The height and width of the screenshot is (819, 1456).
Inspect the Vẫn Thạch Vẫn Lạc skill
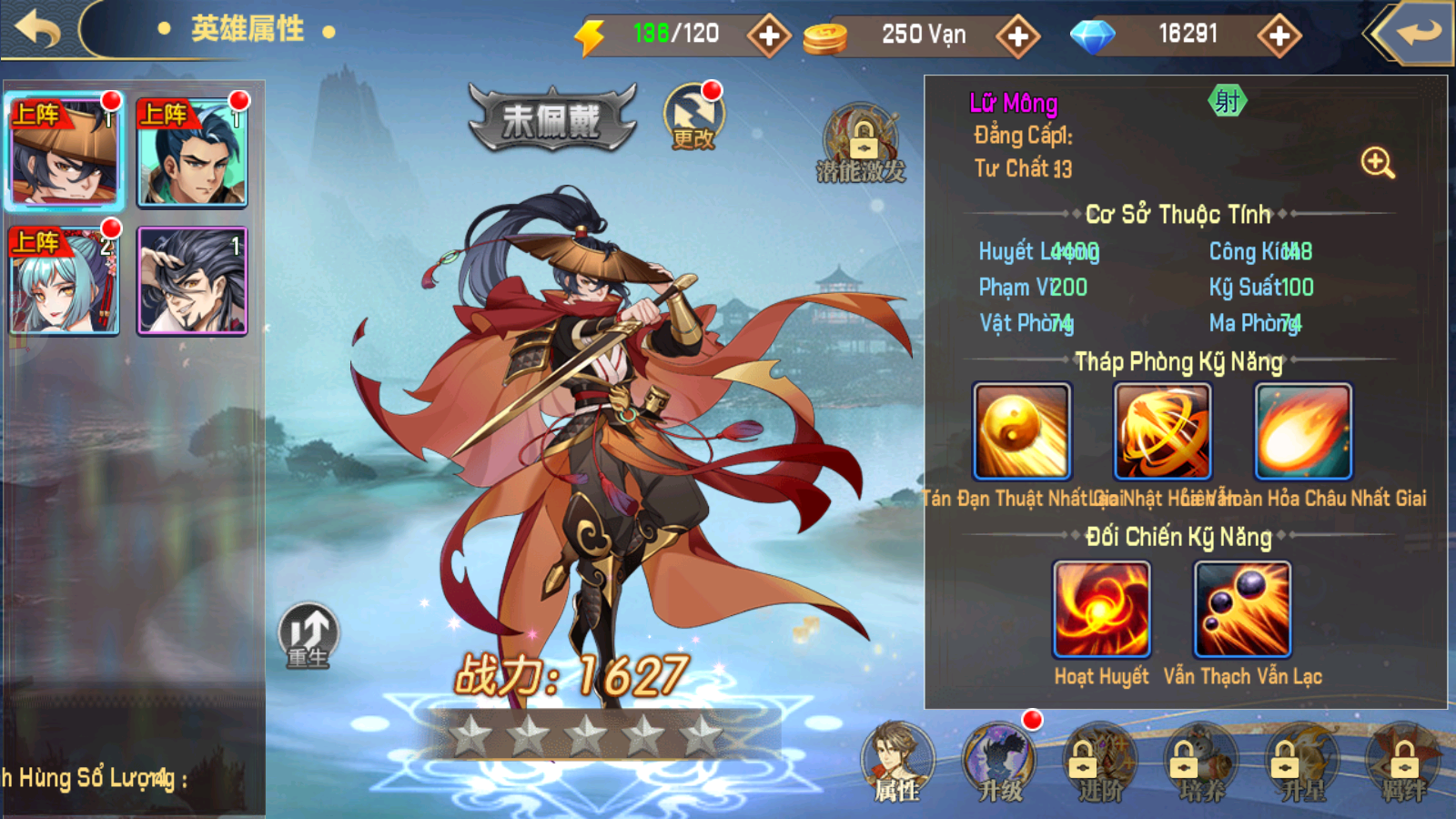pyautogui.click(x=1242, y=609)
